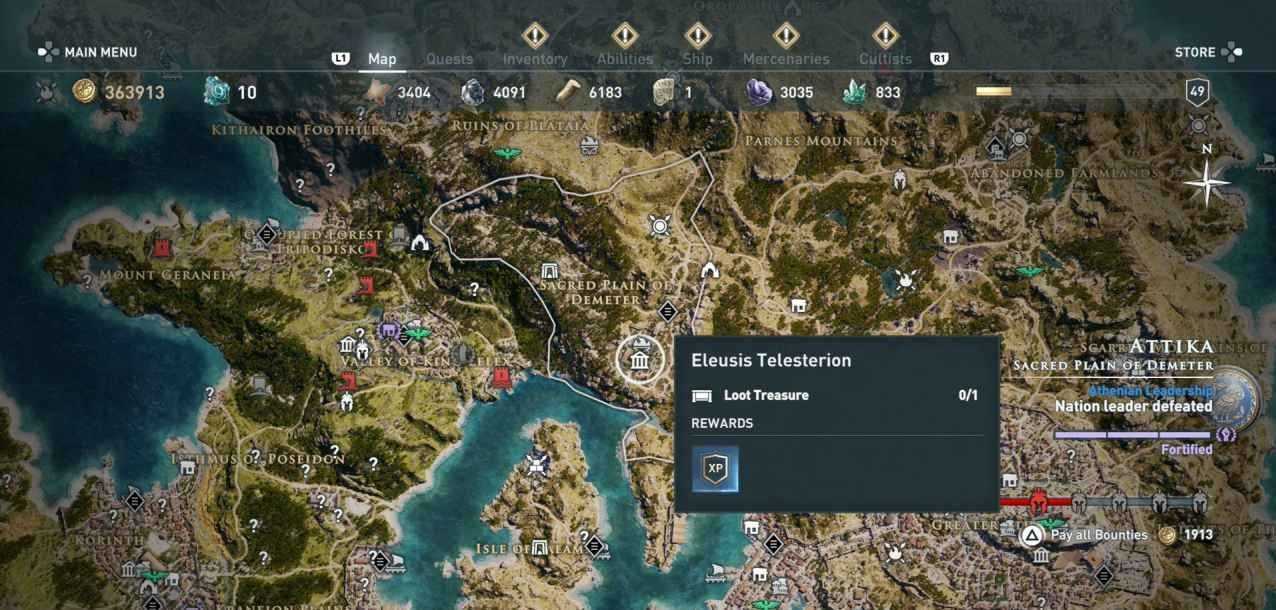Screen dimensions: 1276x610
Task: Select the cave marker east of Tripodiskos
Action: [420, 241]
